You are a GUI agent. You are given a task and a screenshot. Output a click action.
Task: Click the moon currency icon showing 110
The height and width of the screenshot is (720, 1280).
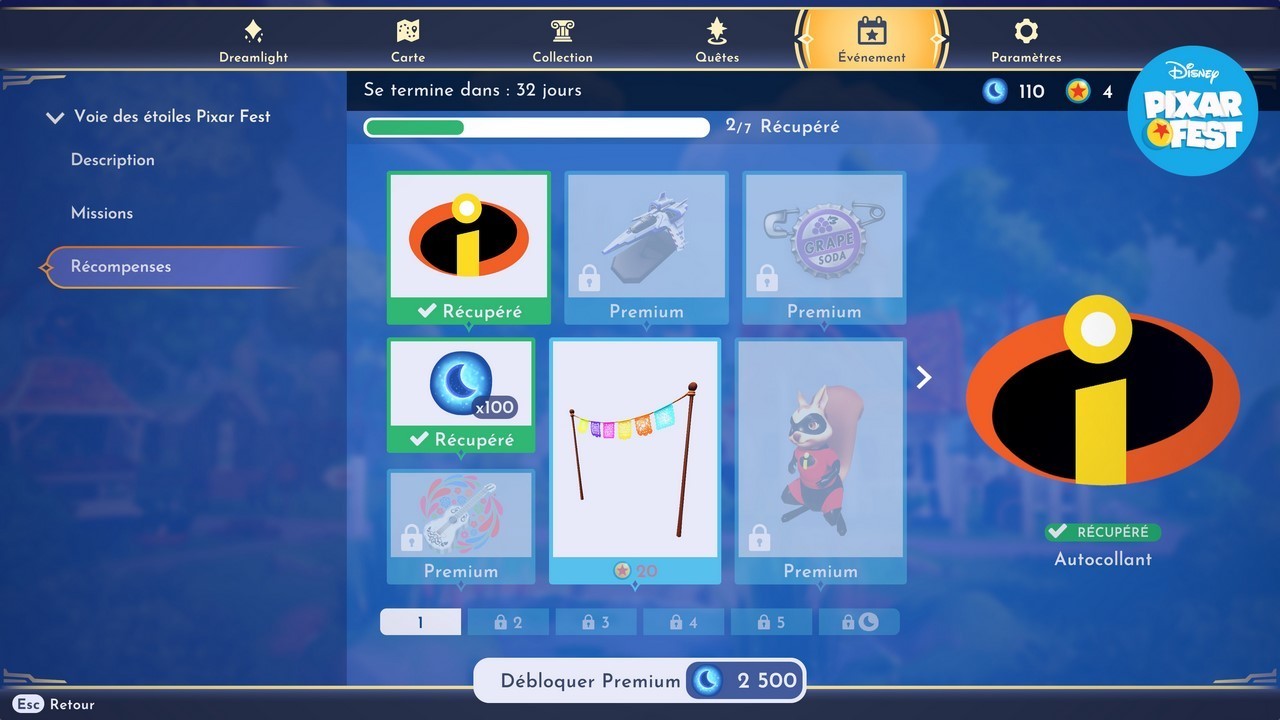pyautogui.click(x=995, y=90)
